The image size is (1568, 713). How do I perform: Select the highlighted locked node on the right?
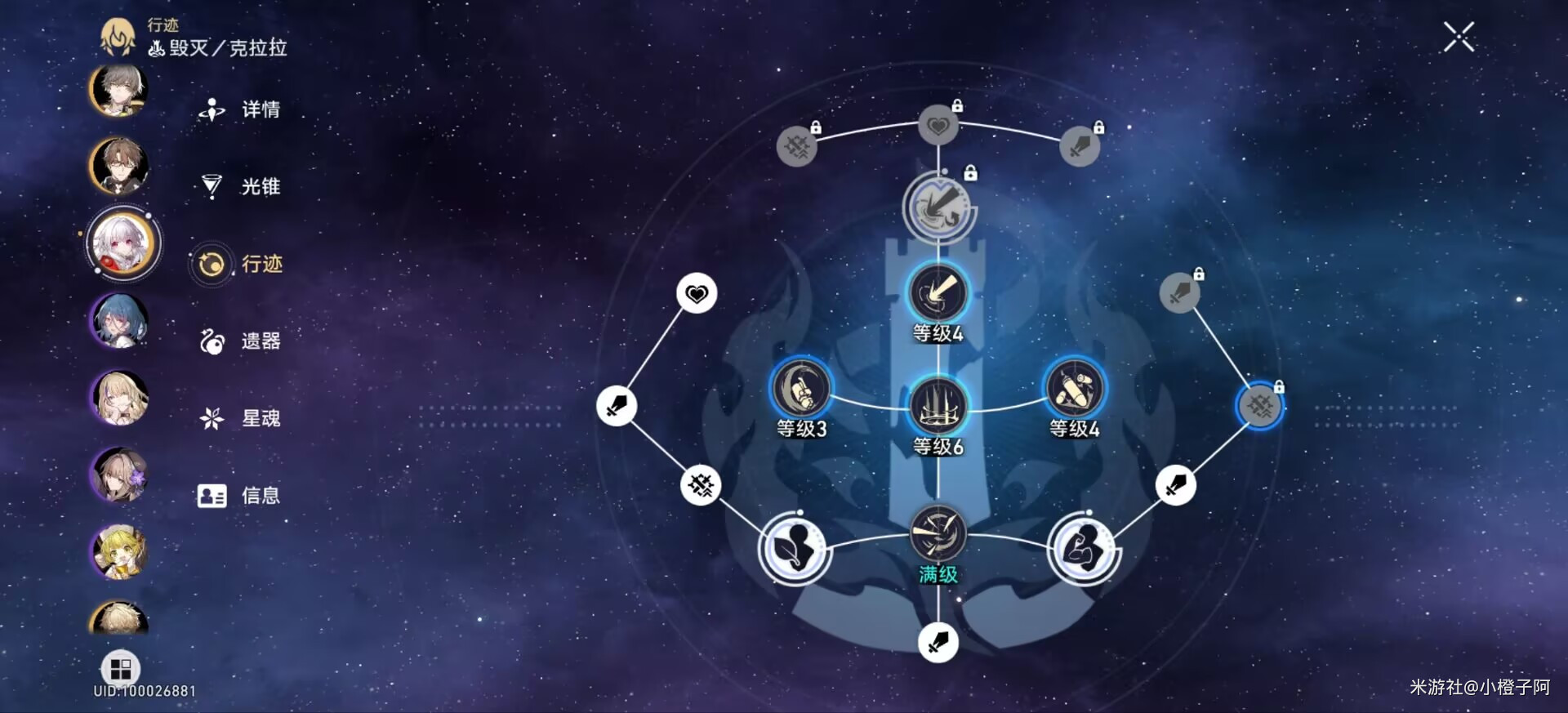click(1259, 406)
